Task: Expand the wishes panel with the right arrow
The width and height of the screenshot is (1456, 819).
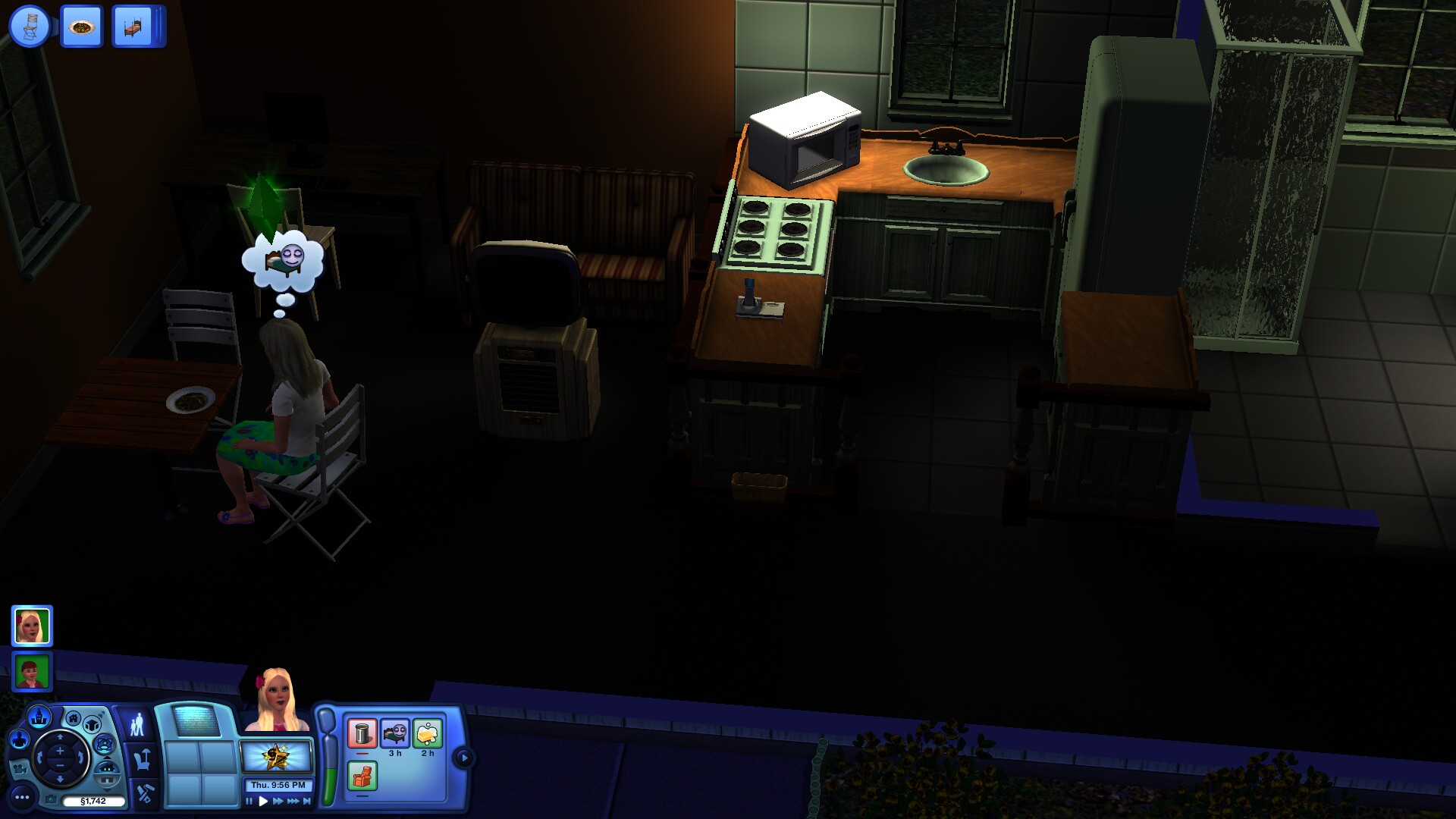Action: [x=464, y=758]
